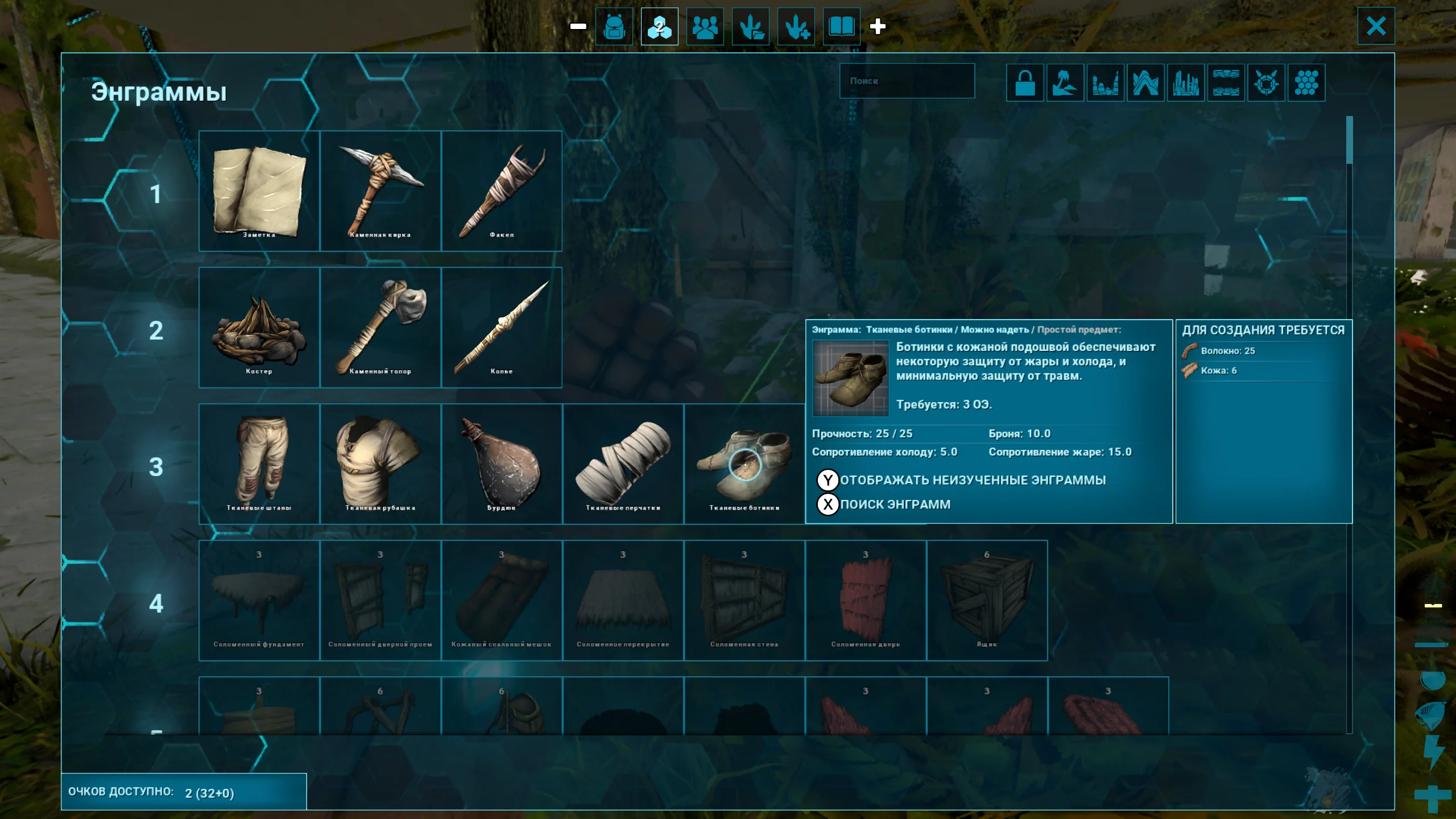The width and height of the screenshot is (1456, 819).
Task: Choose the Stone Pick engram
Action: [380, 191]
